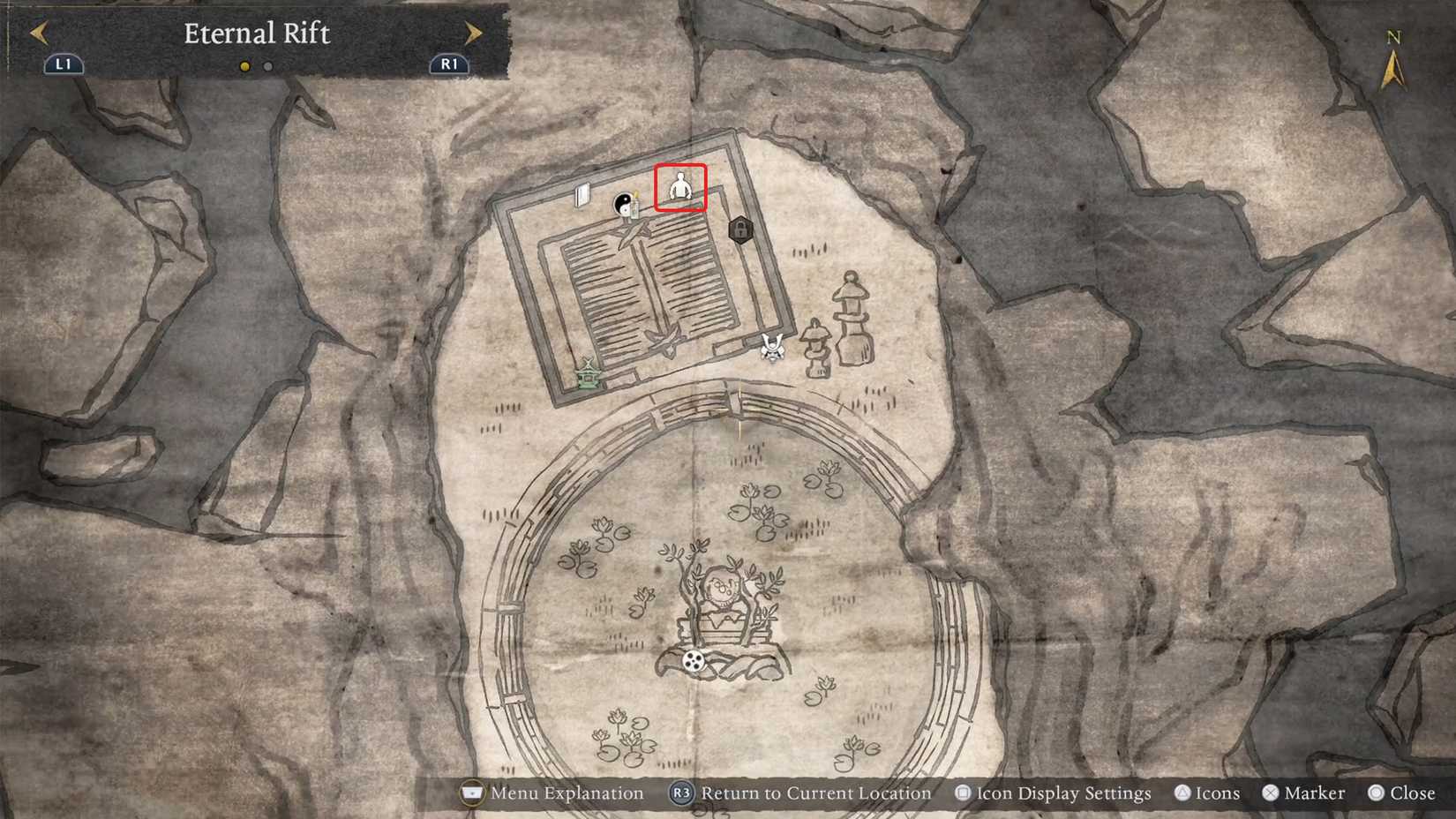1456x819 pixels.
Task: Click the dark padlock icon near the building edge
Action: tap(739, 229)
